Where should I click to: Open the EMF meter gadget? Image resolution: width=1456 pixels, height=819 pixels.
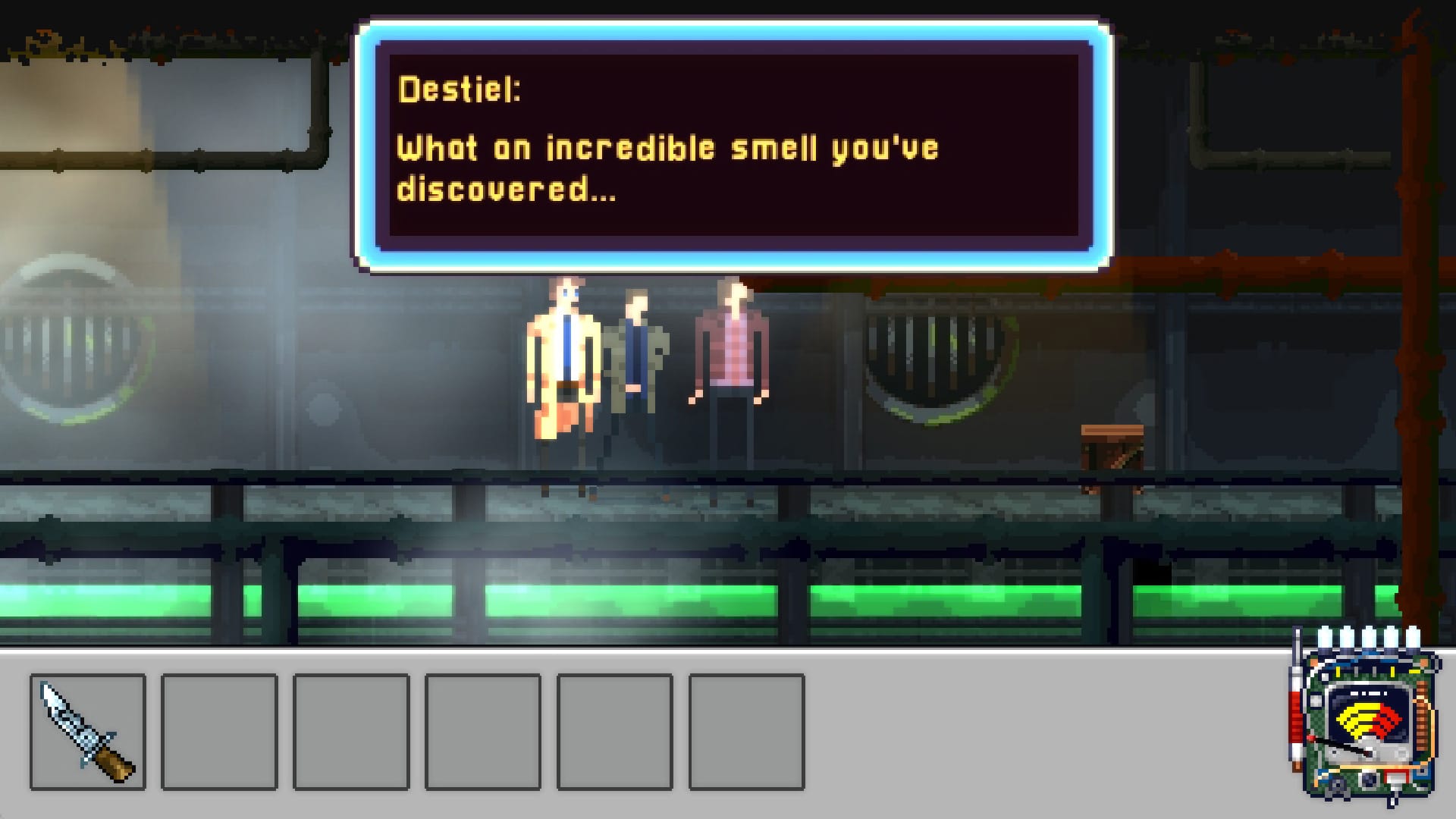tap(1365, 720)
